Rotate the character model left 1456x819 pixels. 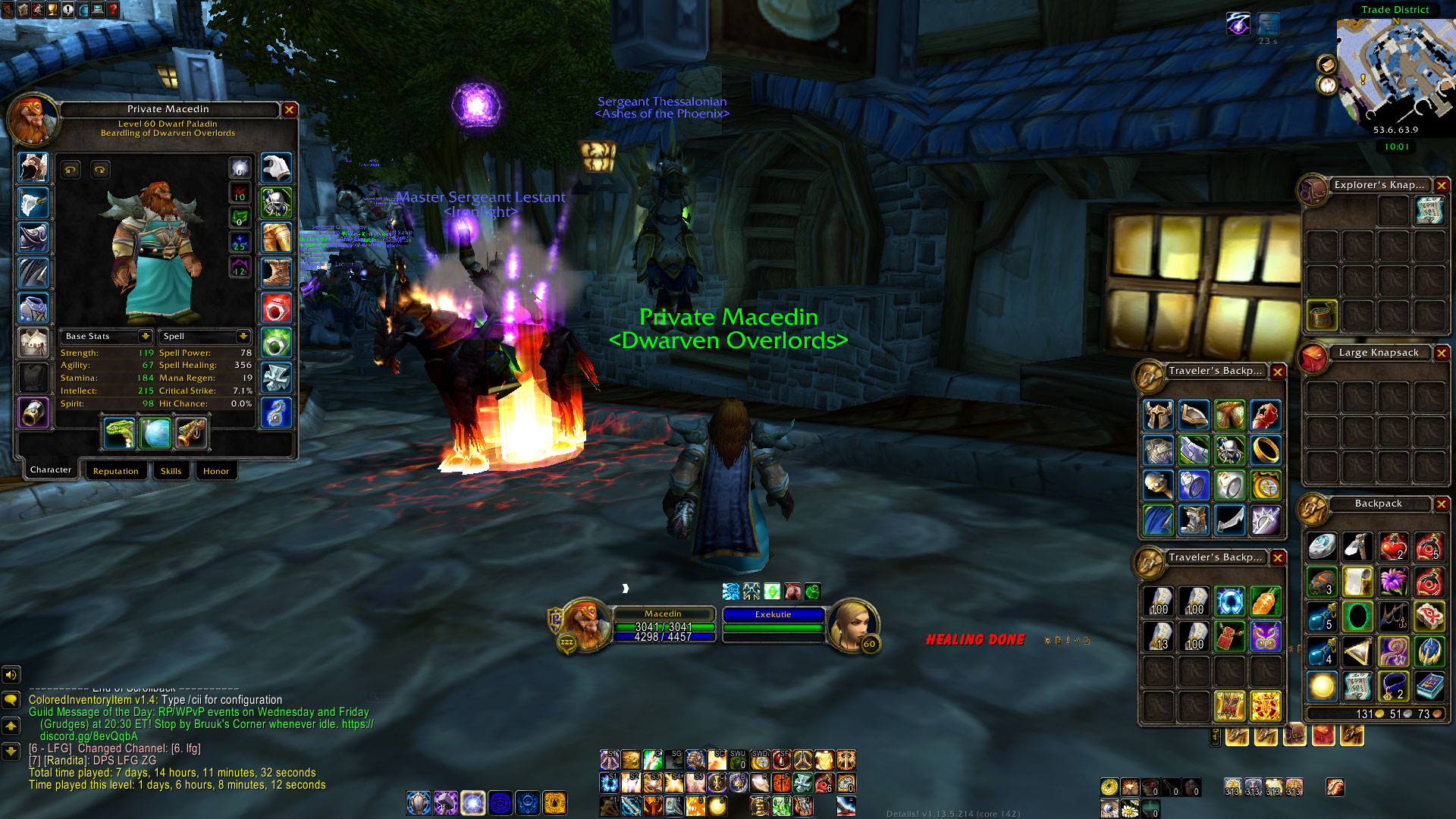tap(71, 170)
